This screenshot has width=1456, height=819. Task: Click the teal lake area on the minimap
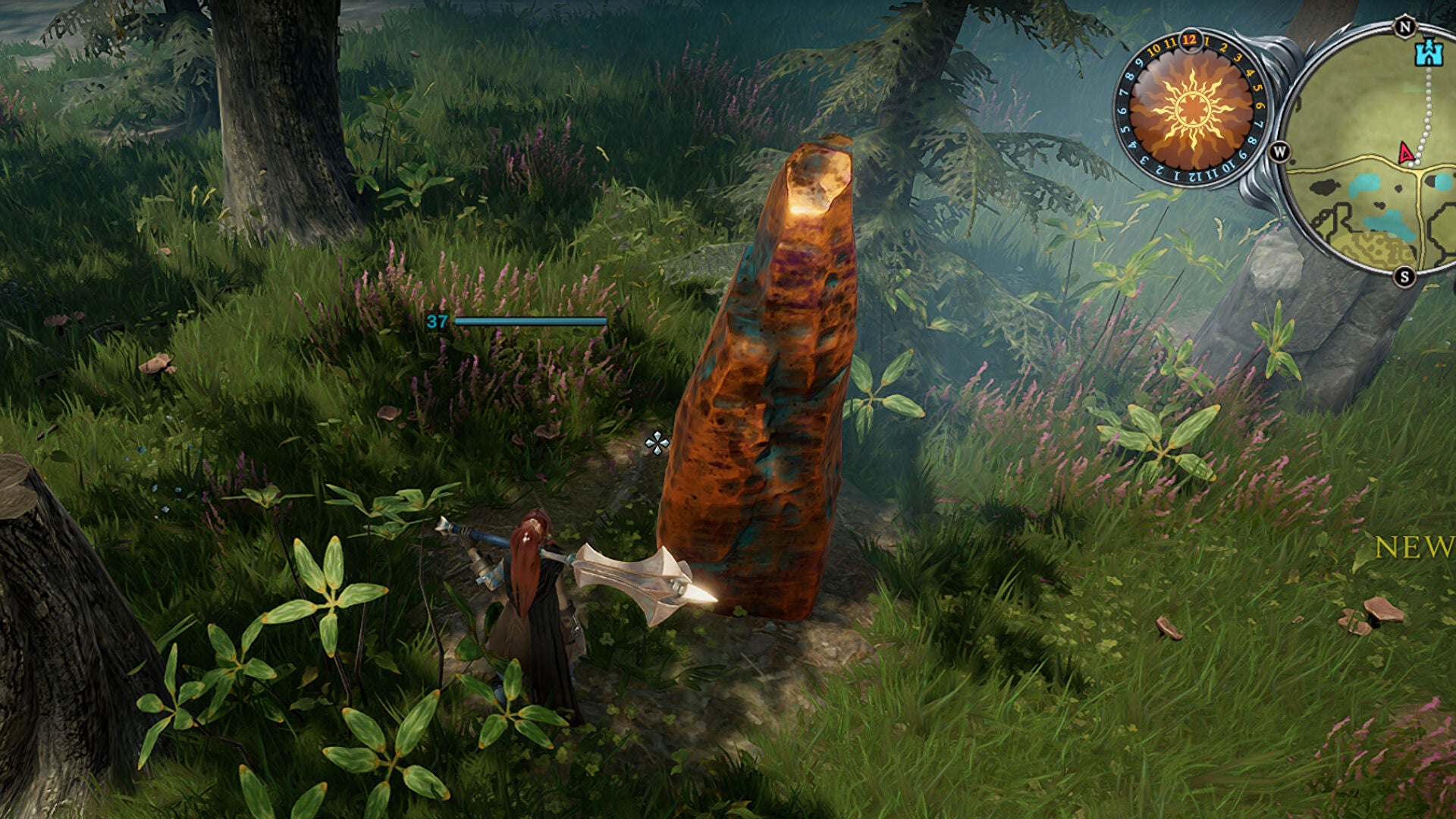(x=1363, y=183)
